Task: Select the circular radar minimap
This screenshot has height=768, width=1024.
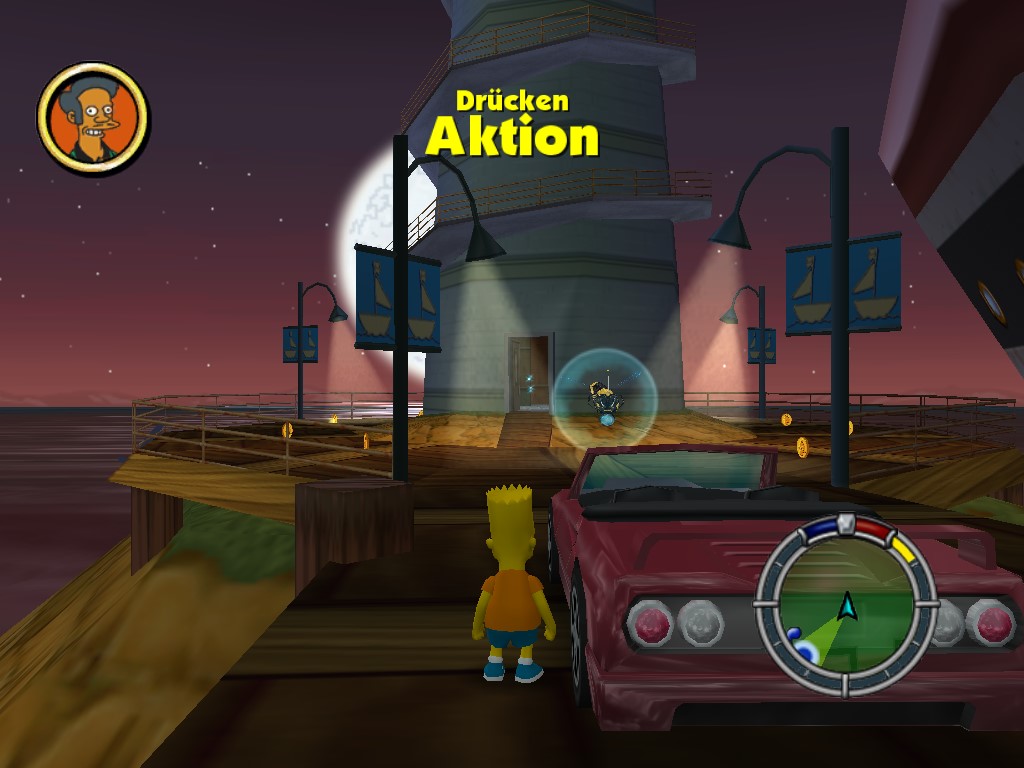Action: (846, 606)
